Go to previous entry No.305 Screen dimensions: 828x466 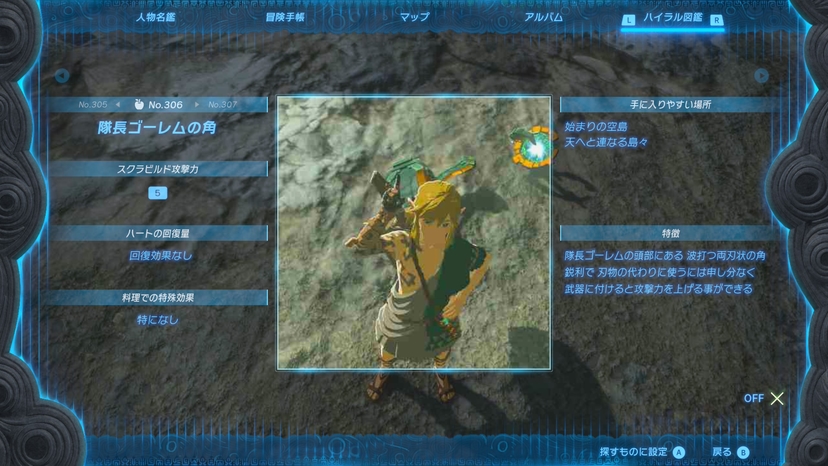pyautogui.click(x=94, y=104)
